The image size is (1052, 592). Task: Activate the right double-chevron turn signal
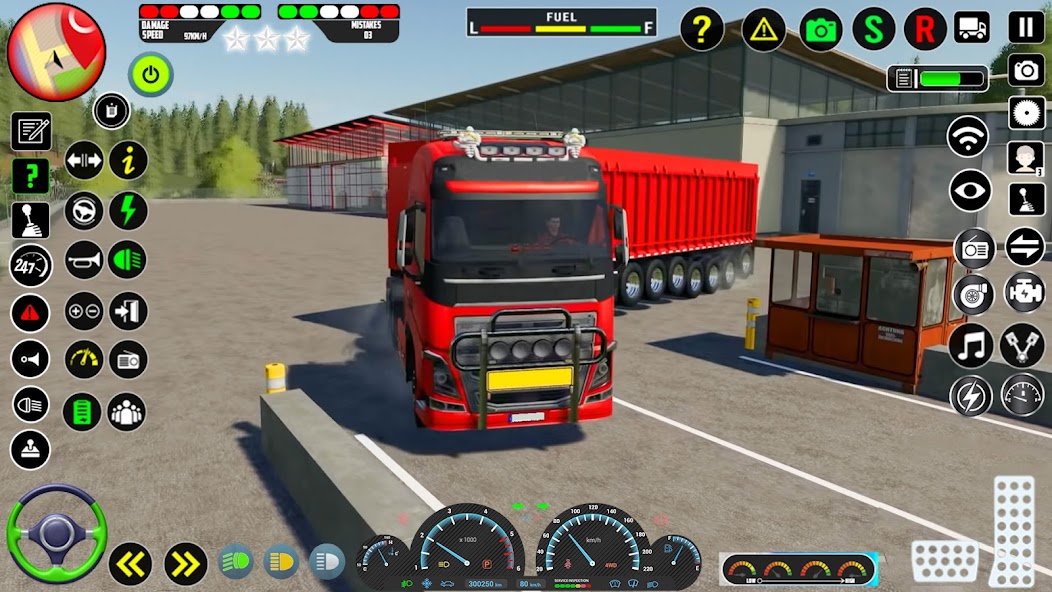click(185, 564)
